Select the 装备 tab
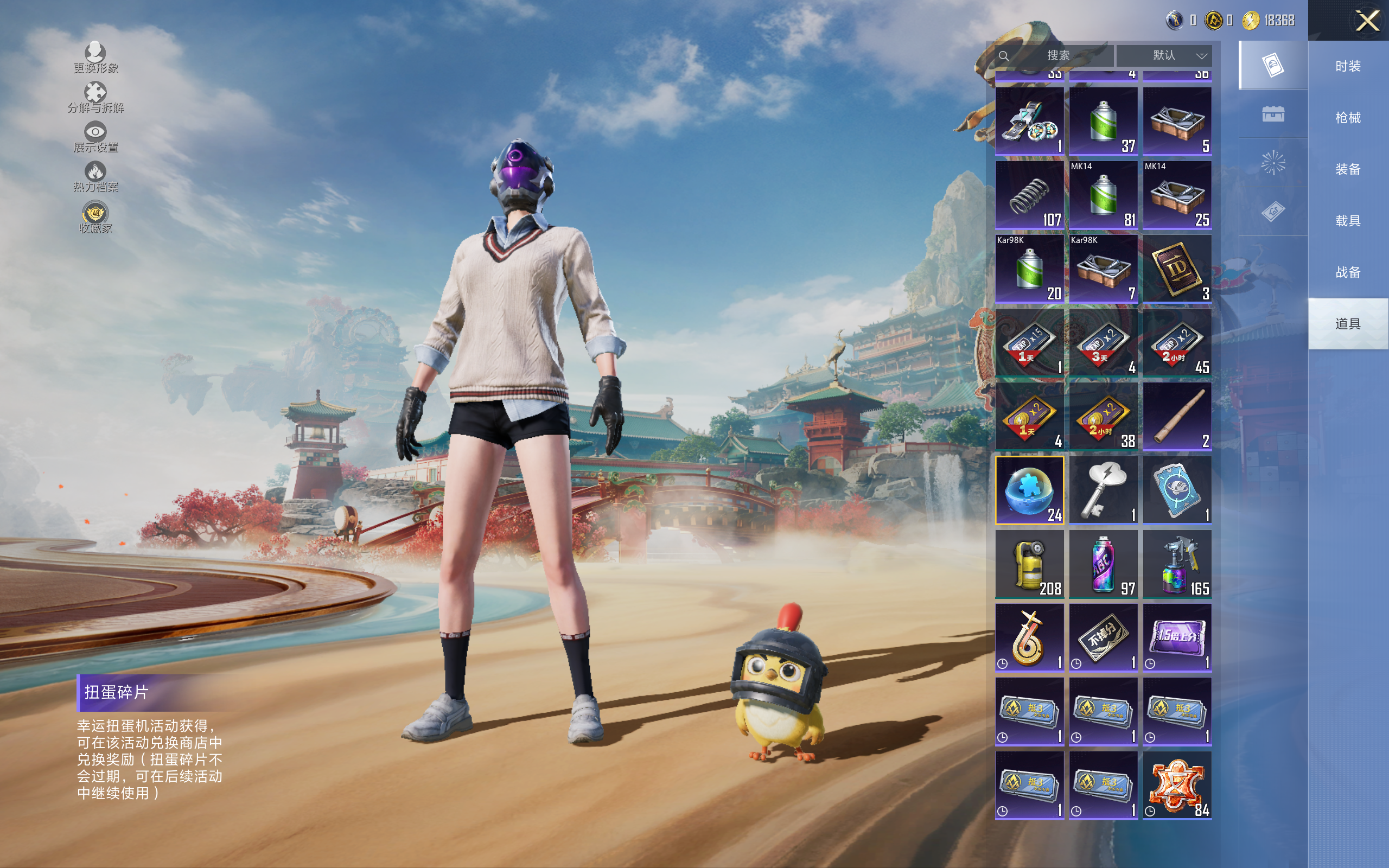The width and height of the screenshot is (1389, 868). [x=1348, y=169]
